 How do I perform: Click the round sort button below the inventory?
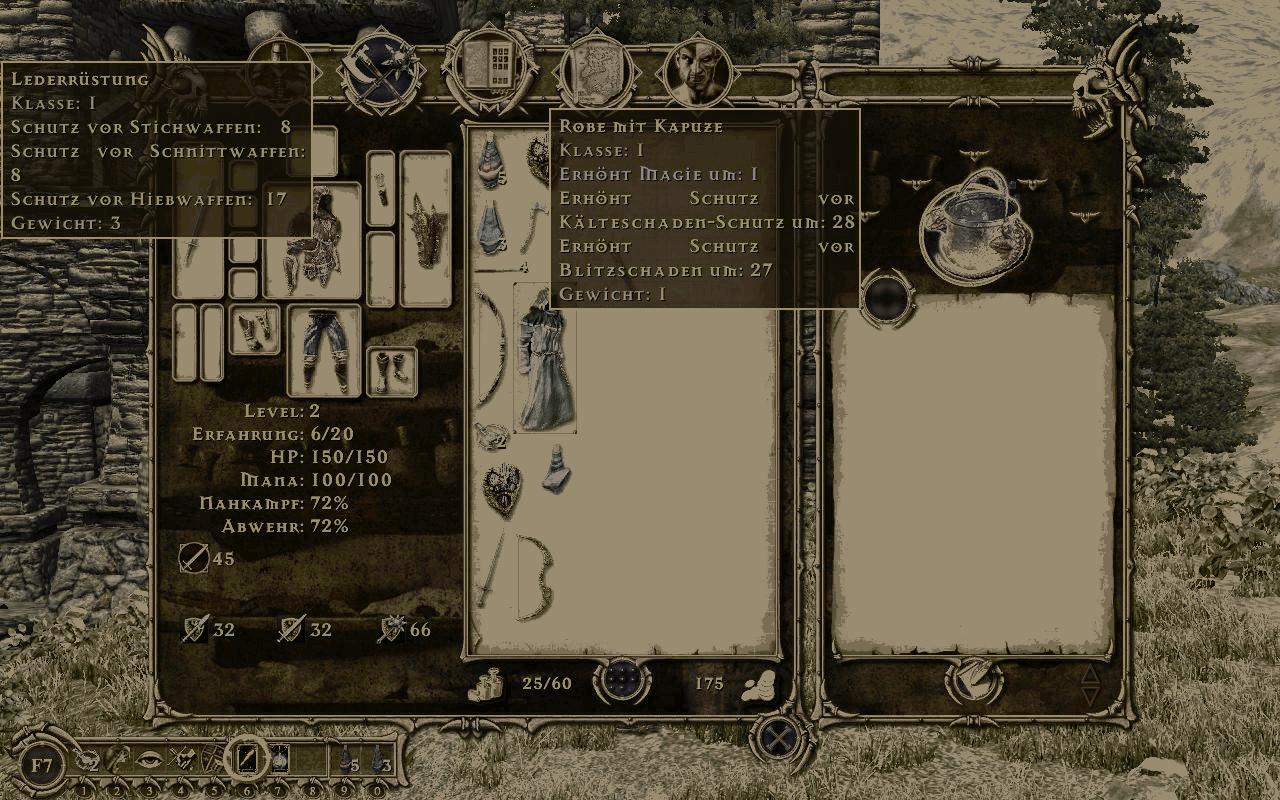click(622, 683)
